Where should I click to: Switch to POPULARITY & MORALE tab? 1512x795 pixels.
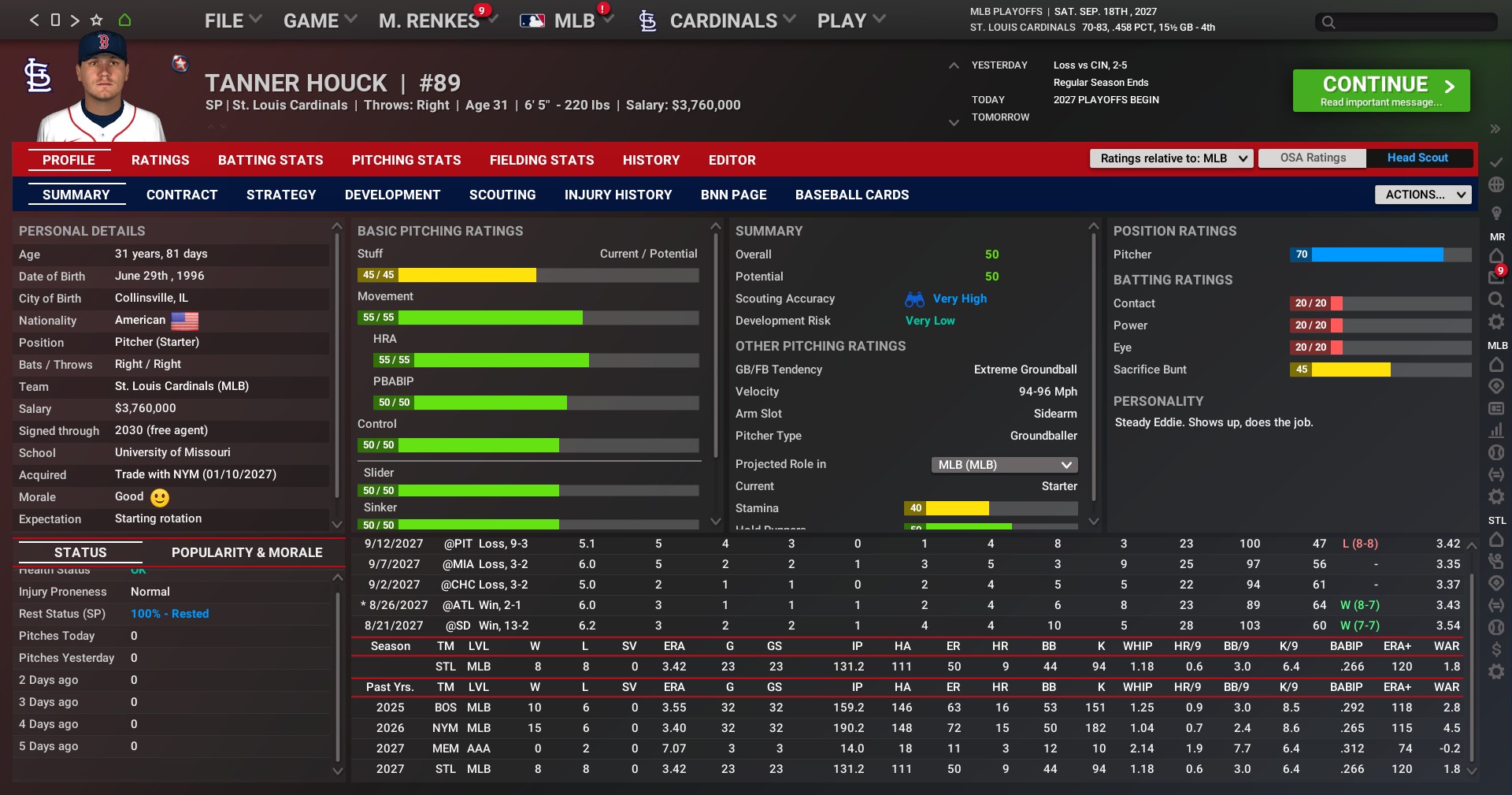click(x=246, y=552)
